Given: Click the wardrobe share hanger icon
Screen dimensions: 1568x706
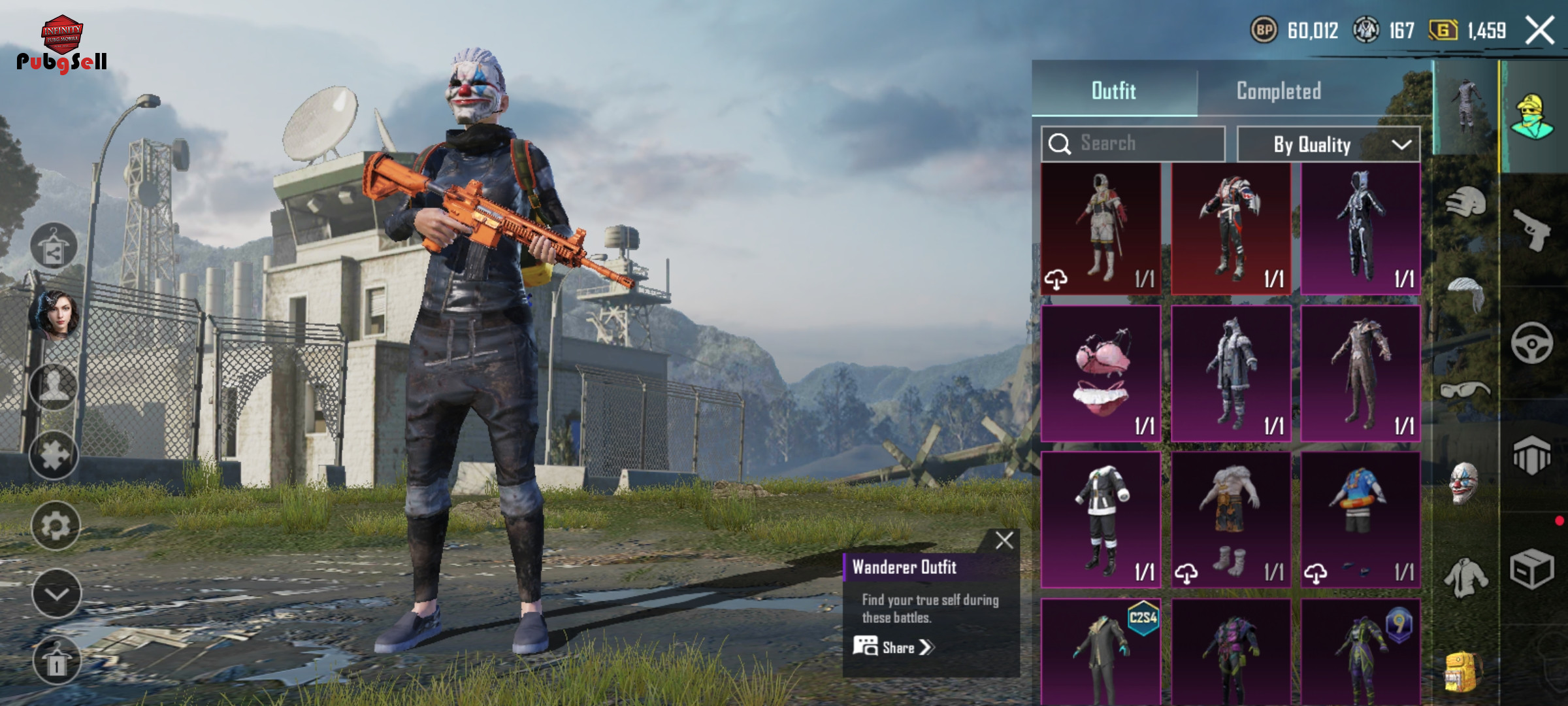Looking at the screenshot, I should (x=54, y=247).
